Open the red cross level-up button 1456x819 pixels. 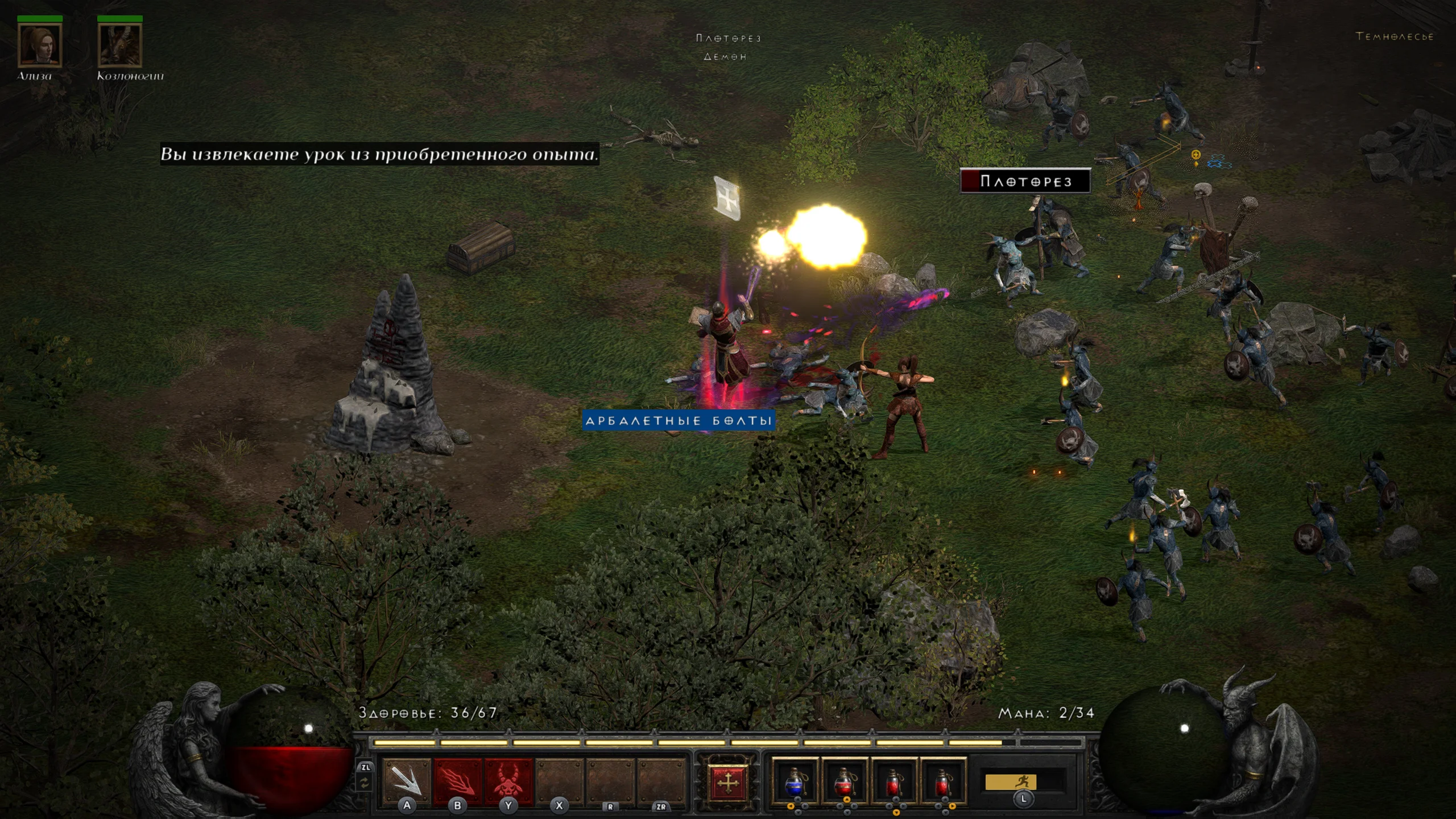click(x=727, y=783)
